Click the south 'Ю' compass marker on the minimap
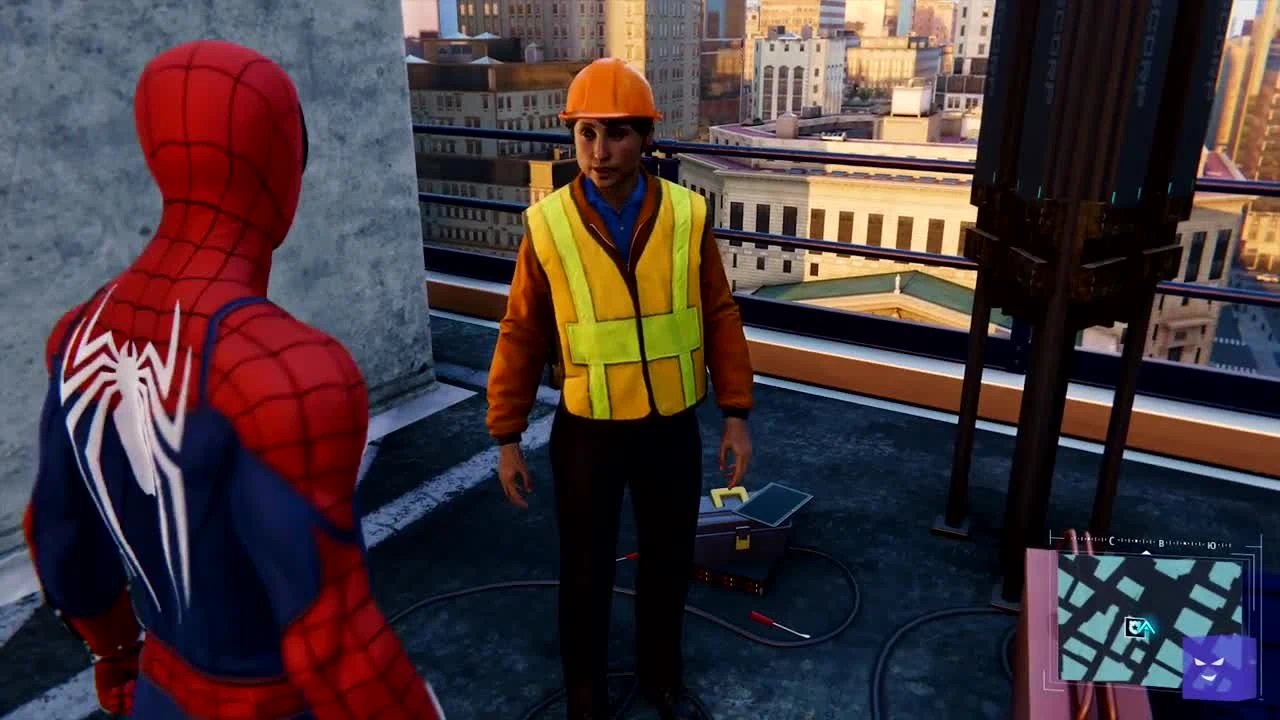This screenshot has width=1280, height=720. (x=1211, y=544)
